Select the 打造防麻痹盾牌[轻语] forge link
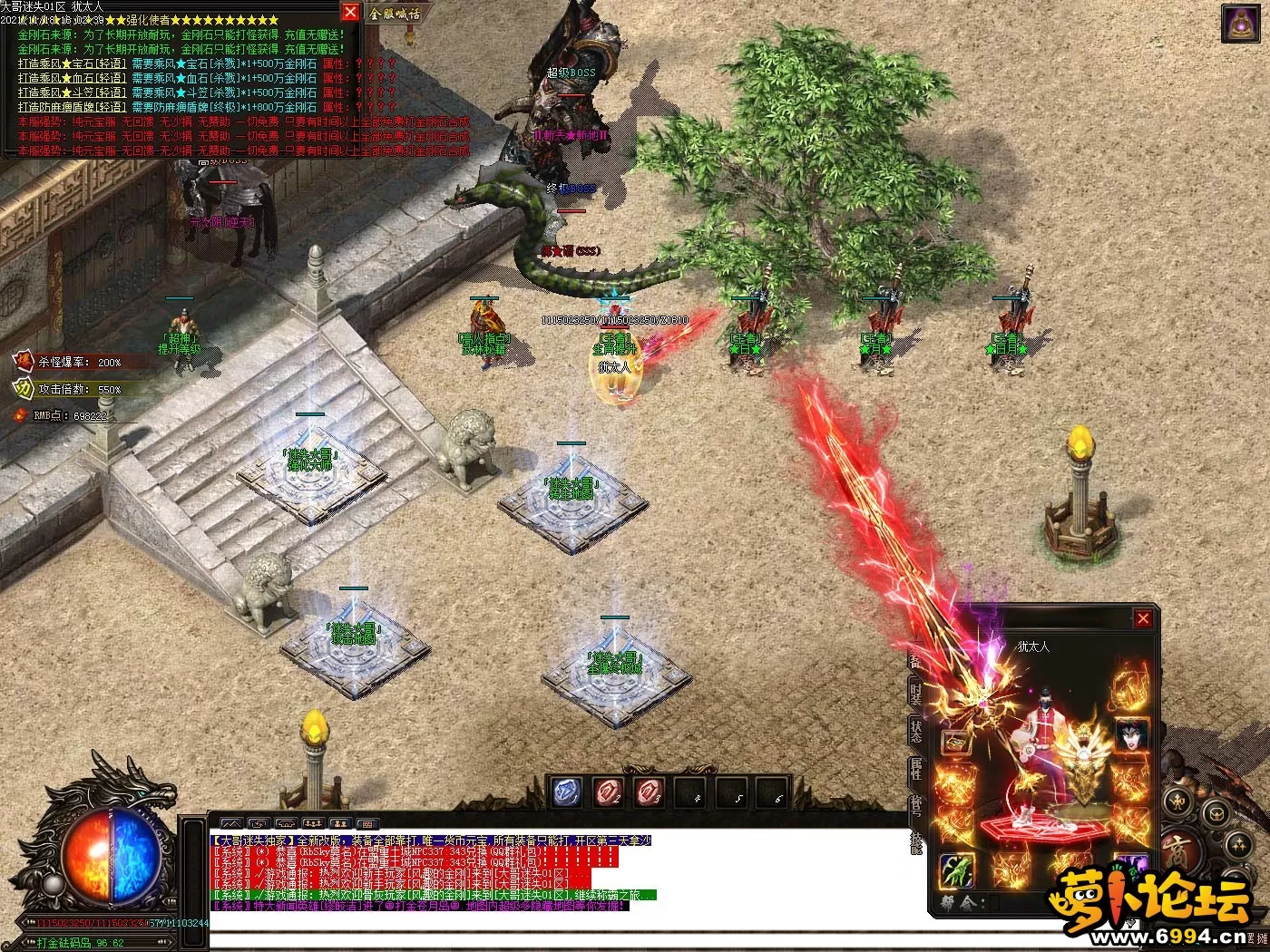 (72, 107)
